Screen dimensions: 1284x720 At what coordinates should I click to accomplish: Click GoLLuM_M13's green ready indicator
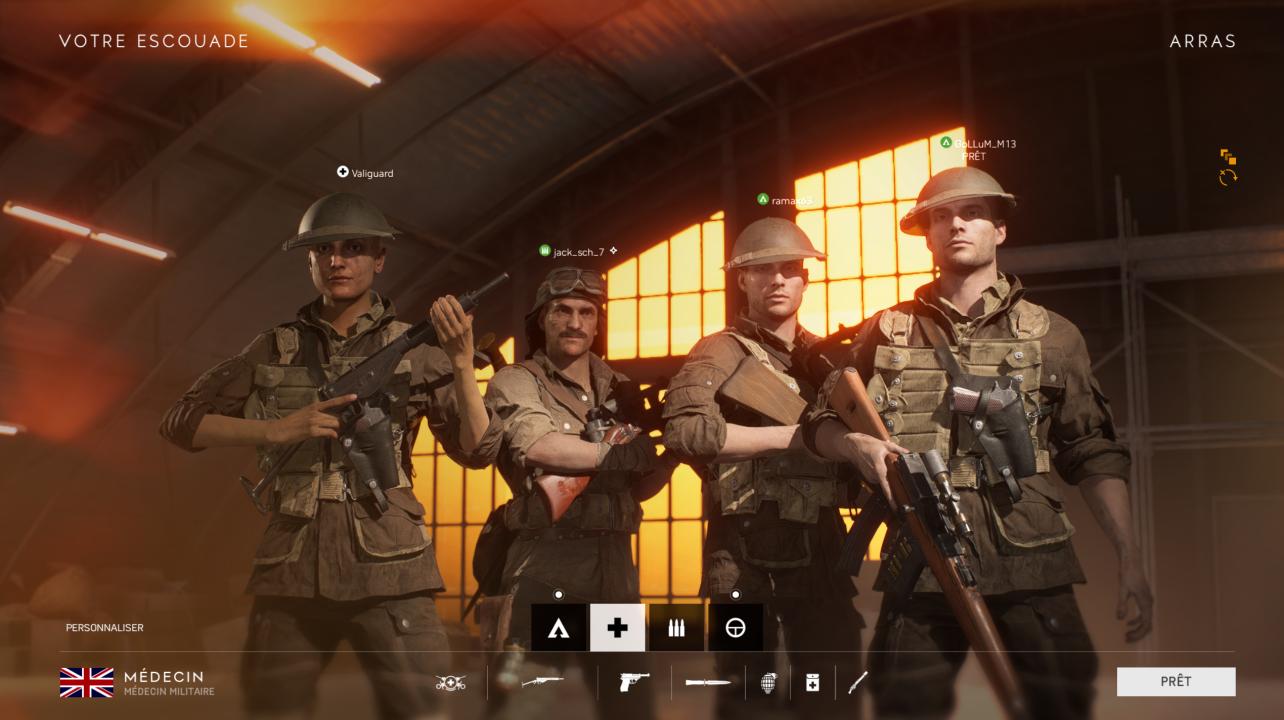coord(947,141)
